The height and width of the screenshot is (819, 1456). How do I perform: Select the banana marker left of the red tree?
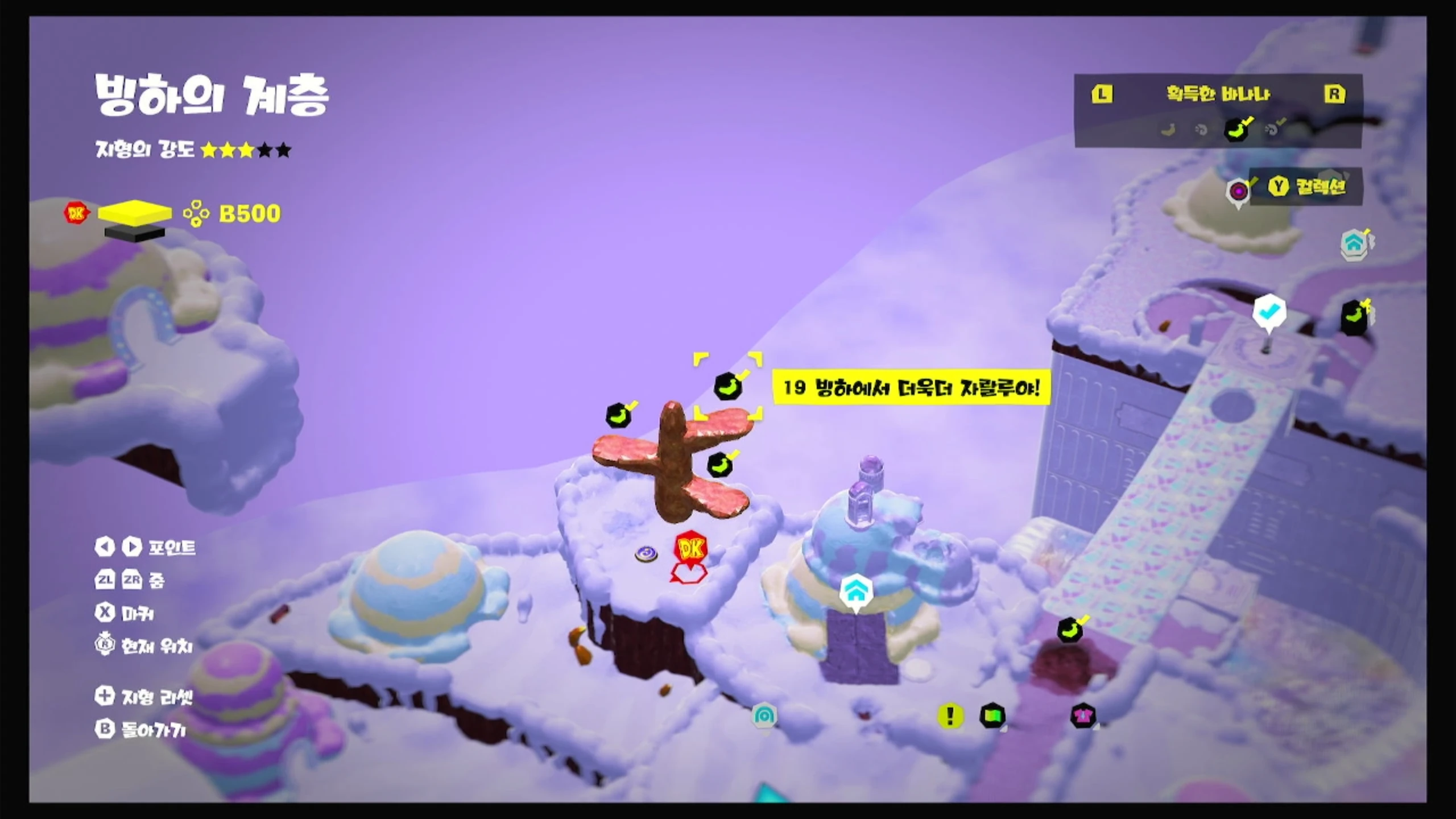pyautogui.click(x=618, y=415)
